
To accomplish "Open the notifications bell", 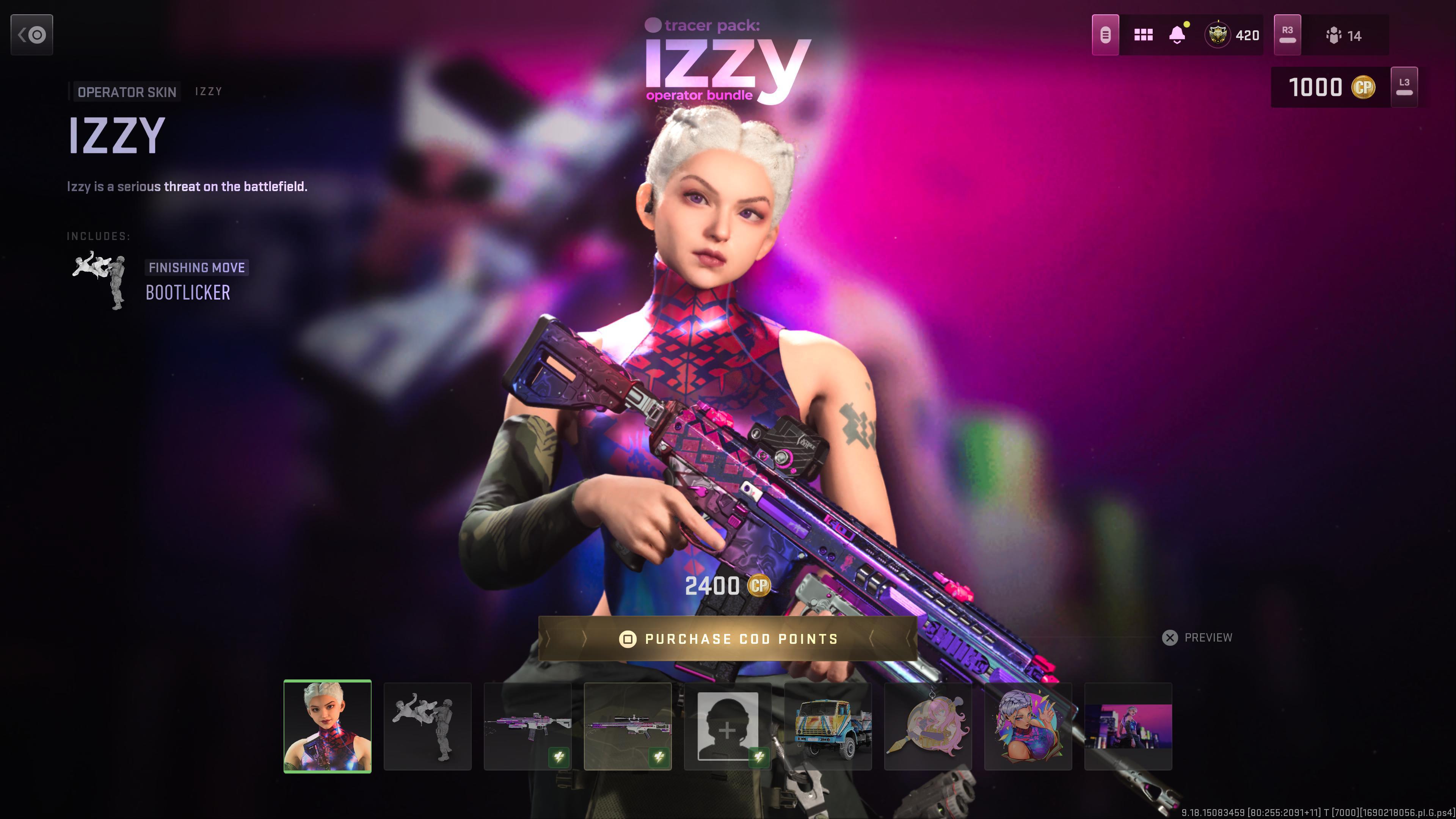I will [x=1177, y=35].
